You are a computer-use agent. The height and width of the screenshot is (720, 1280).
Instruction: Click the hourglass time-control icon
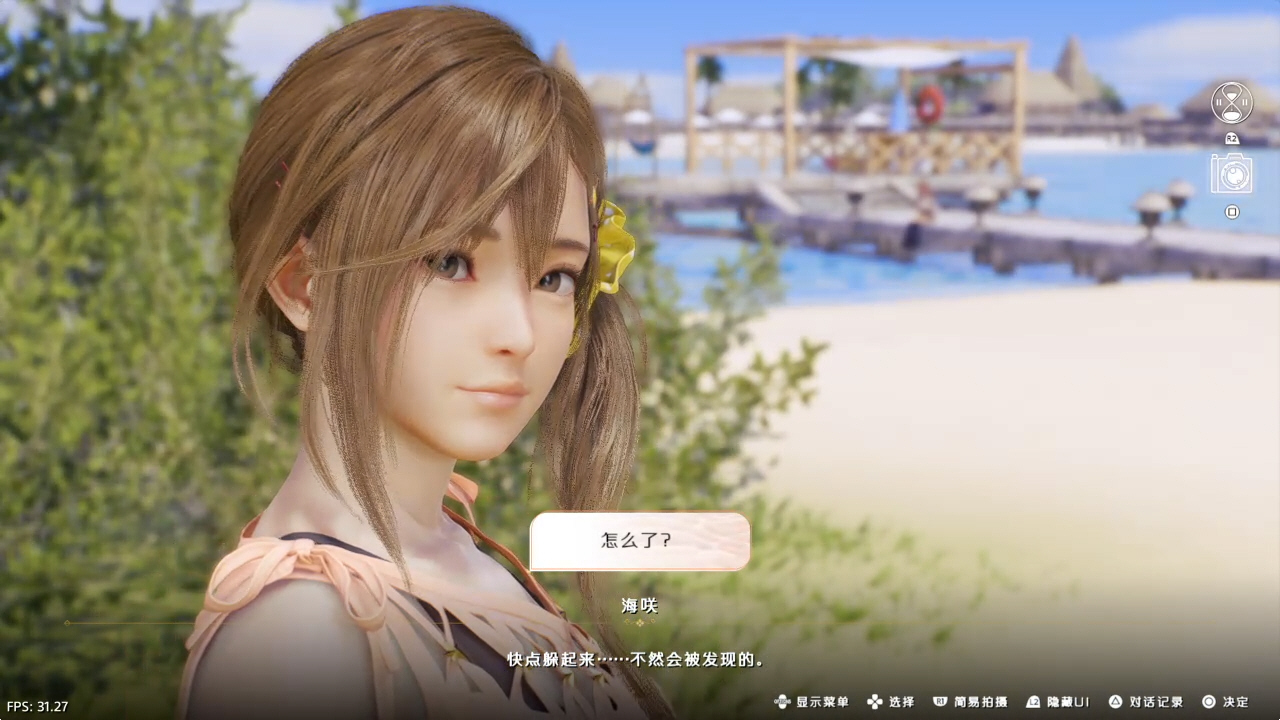pos(1231,102)
